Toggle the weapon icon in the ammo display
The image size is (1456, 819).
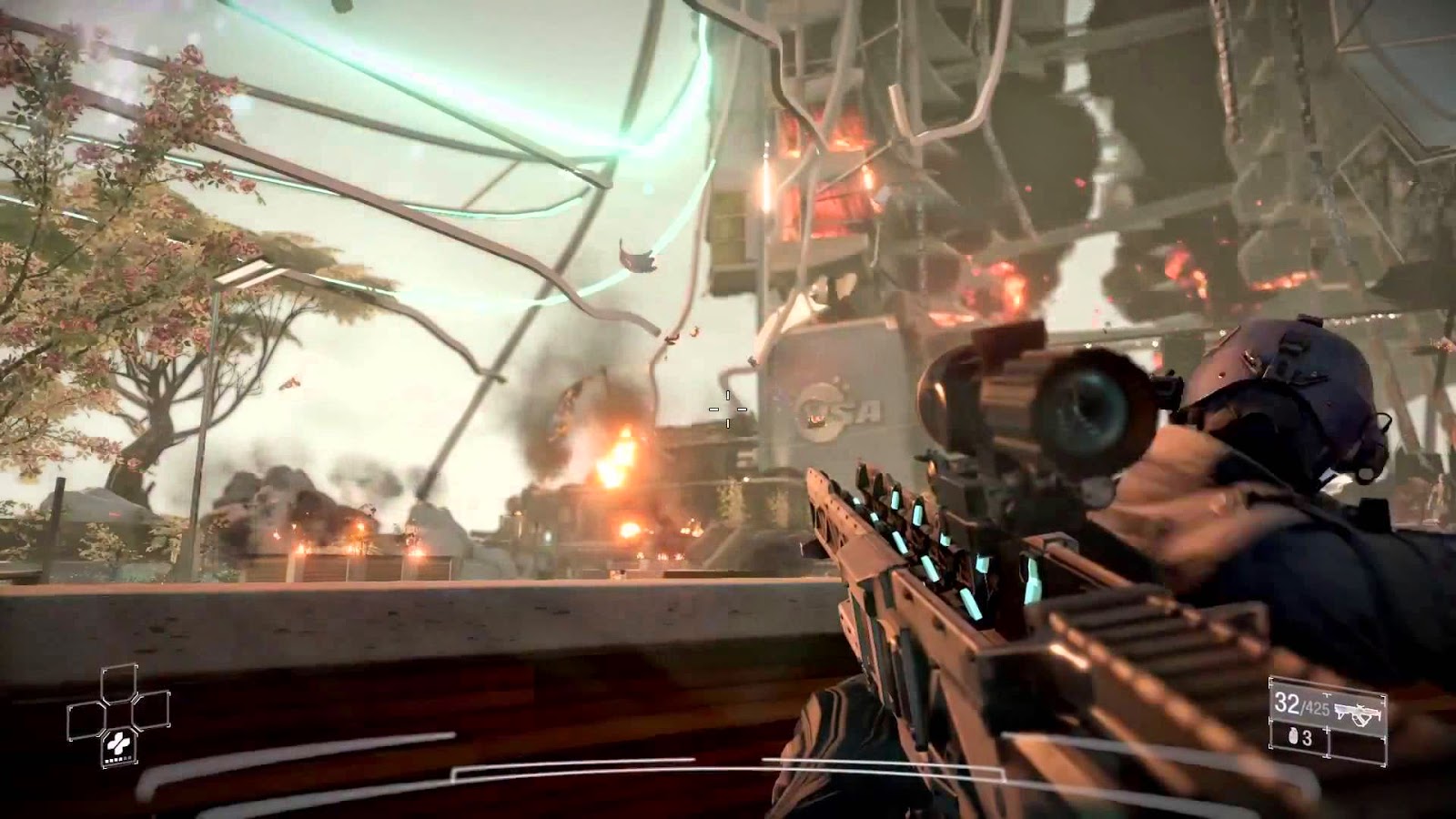(1358, 713)
